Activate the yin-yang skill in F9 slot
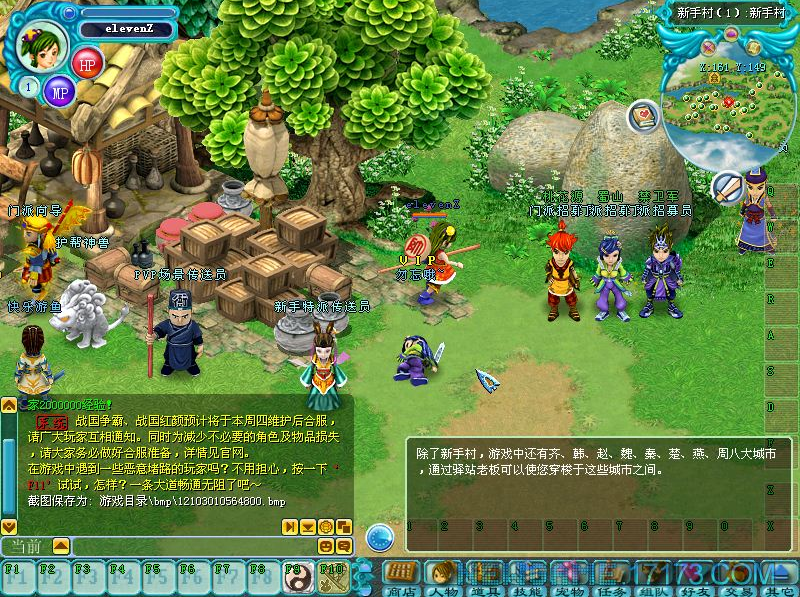 (298, 577)
